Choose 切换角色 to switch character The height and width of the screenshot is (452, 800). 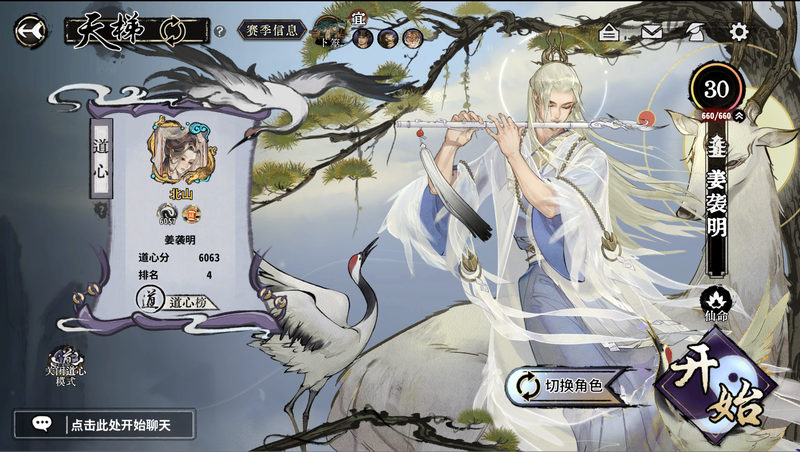(561, 385)
